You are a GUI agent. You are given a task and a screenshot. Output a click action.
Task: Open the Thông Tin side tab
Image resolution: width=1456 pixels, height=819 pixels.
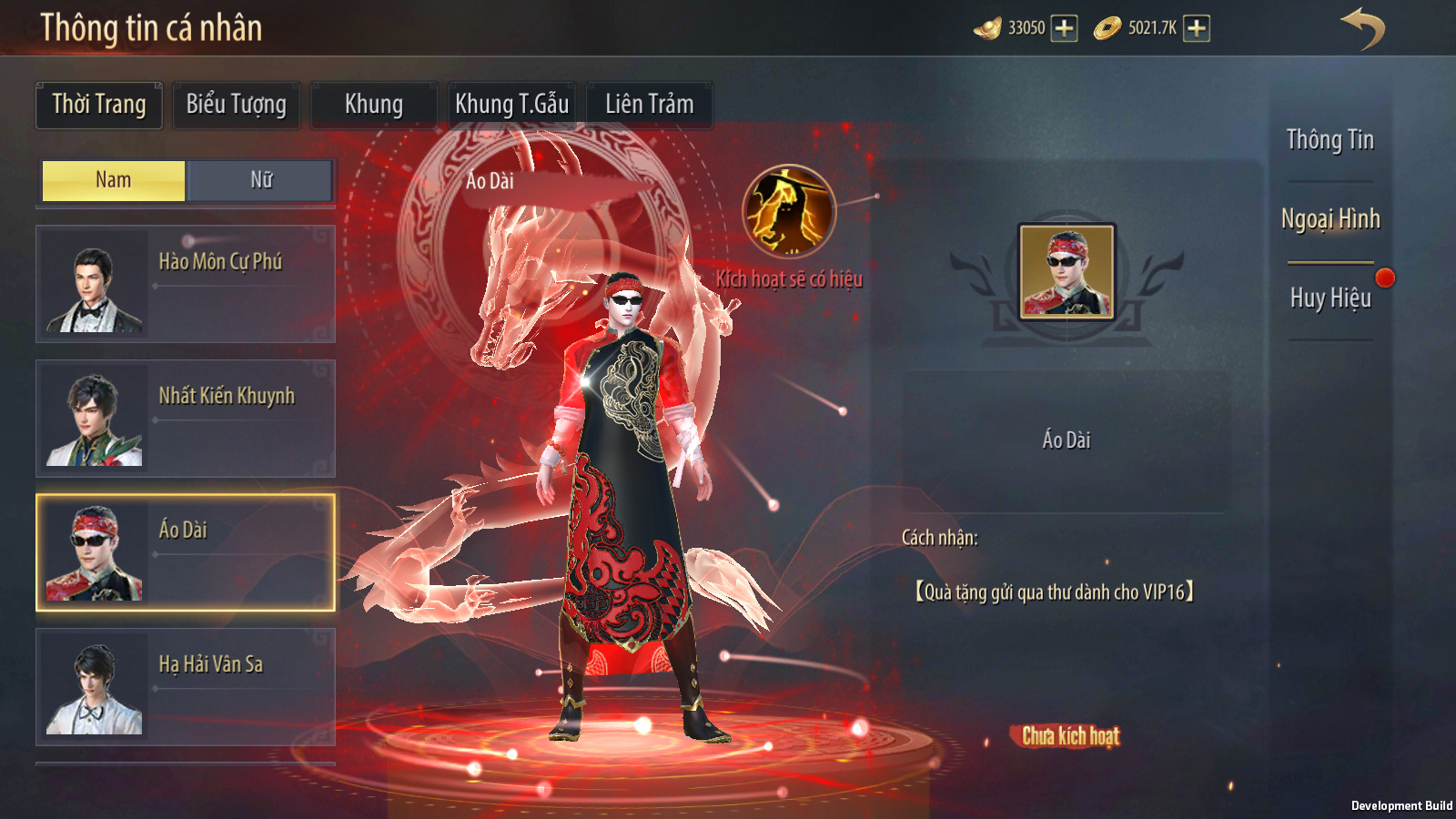pyautogui.click(x=1330, y=140)
